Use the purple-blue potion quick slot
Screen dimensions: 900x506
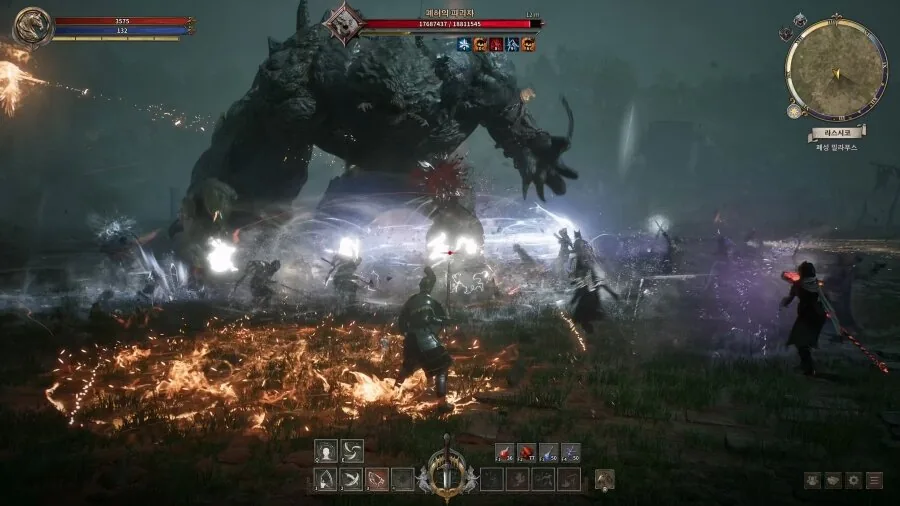coord(570,452)
